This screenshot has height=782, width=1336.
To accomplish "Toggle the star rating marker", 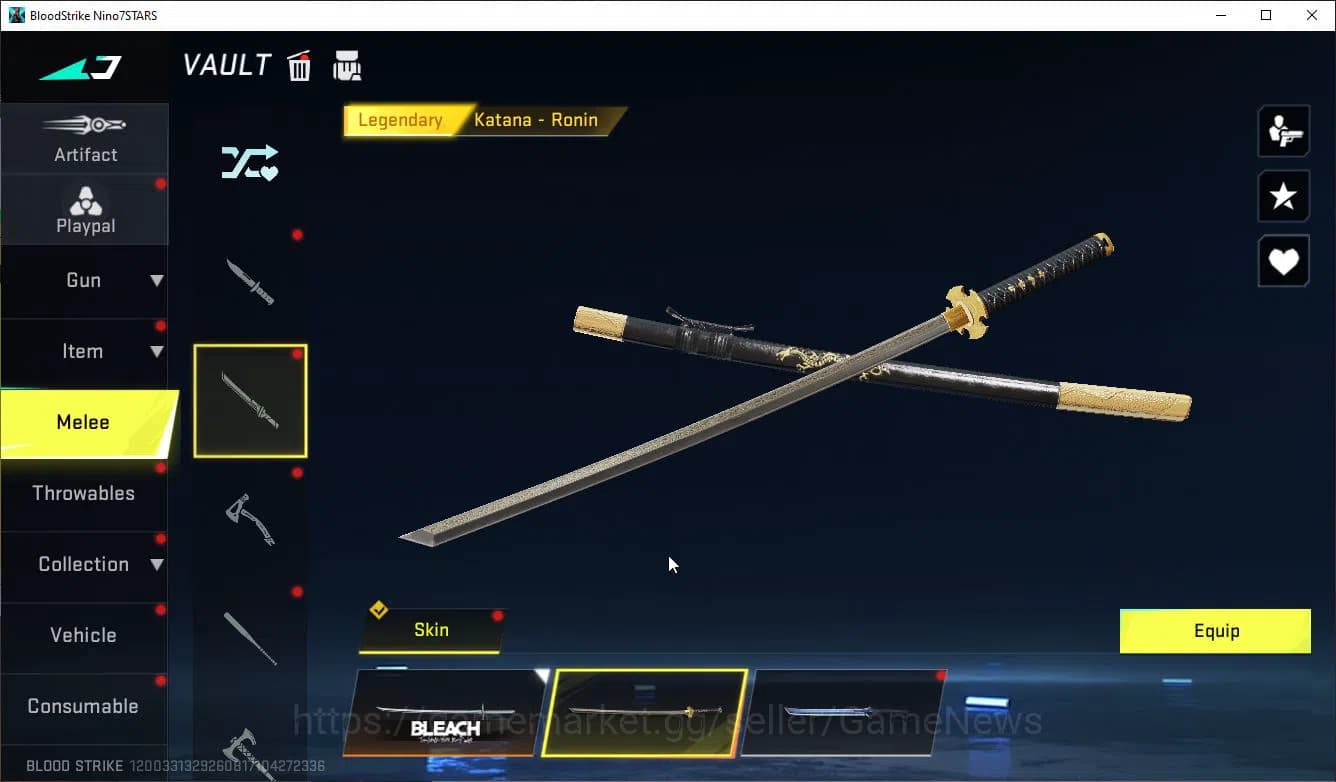I will pyautogui.click(x=1283, y=196).
